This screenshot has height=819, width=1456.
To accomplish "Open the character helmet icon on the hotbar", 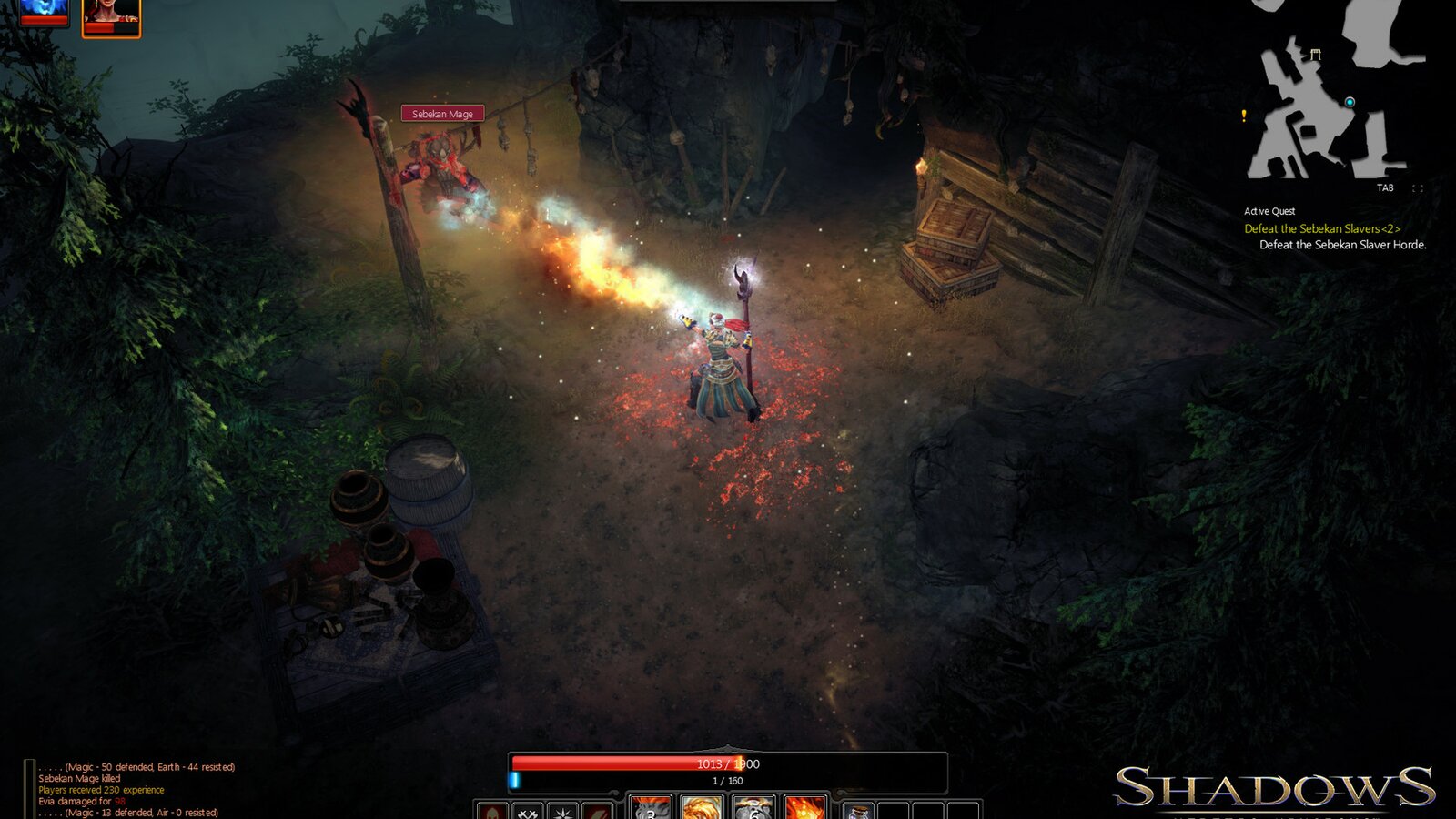I will (492, 813).
